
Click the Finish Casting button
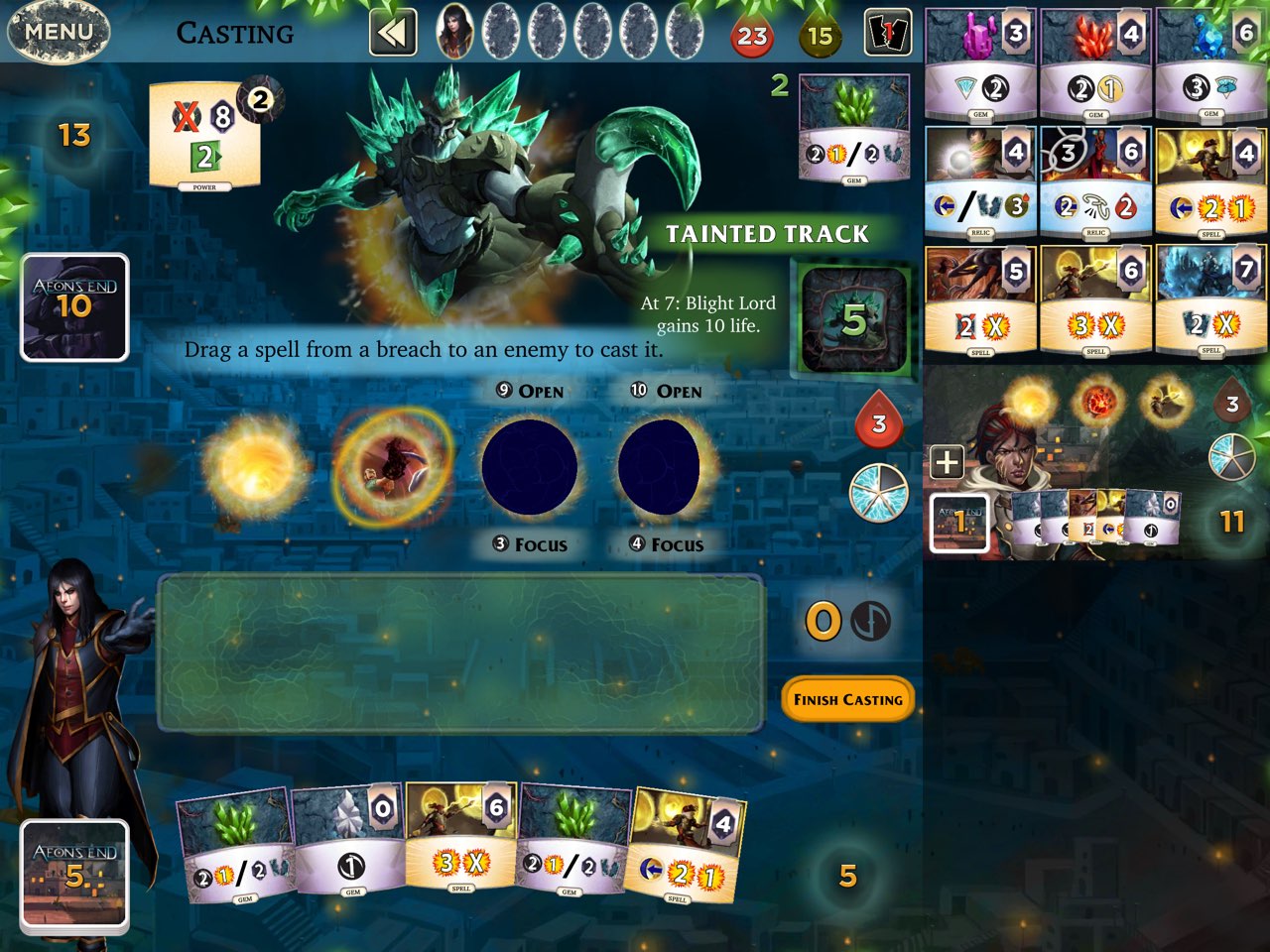pyautogui.click(x=847, y=699)
